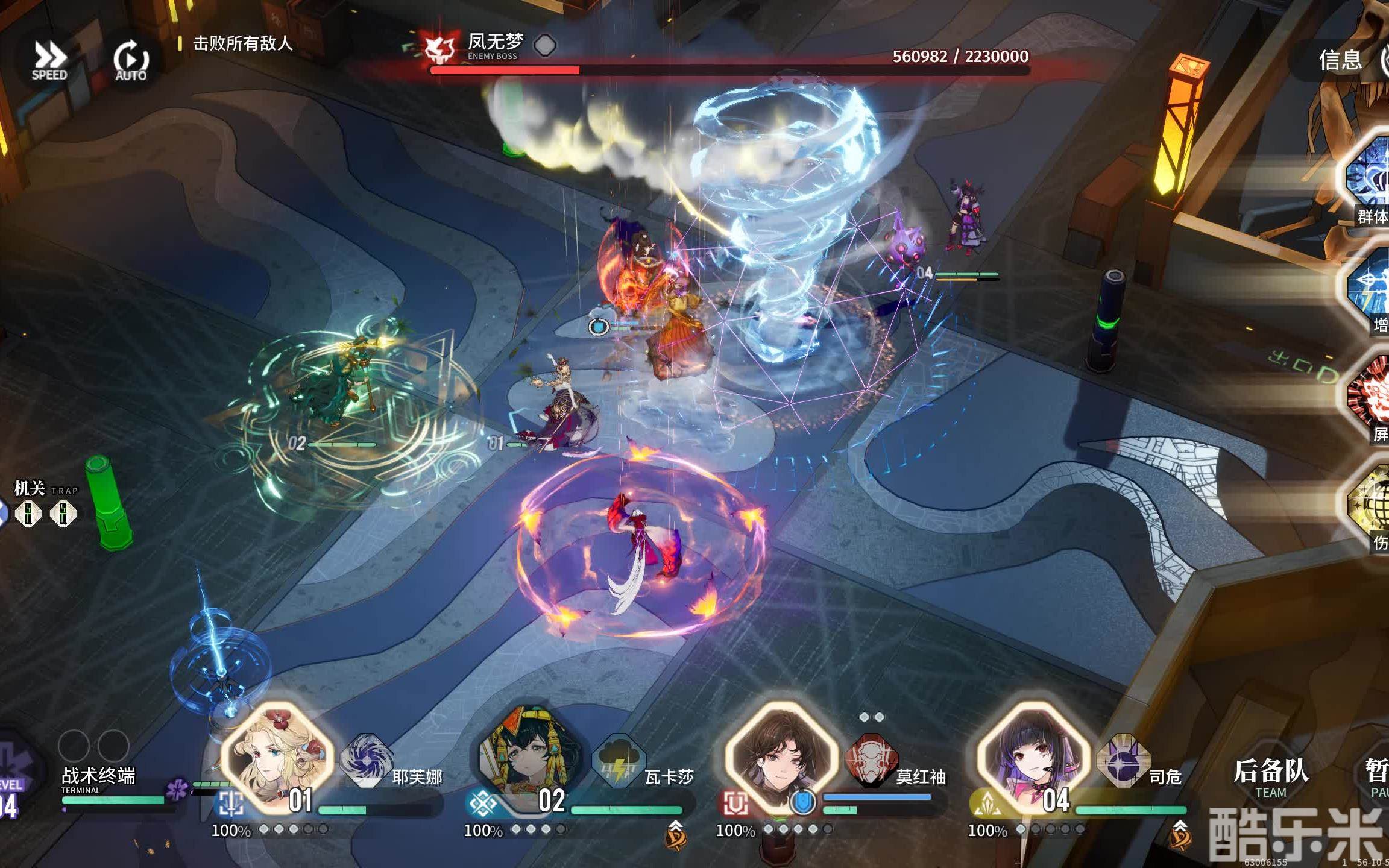The height and width of the screenshot is (868, 1389).
Task: Activate 司危's purple orb skill
Action: click(x=1123, y=760)
